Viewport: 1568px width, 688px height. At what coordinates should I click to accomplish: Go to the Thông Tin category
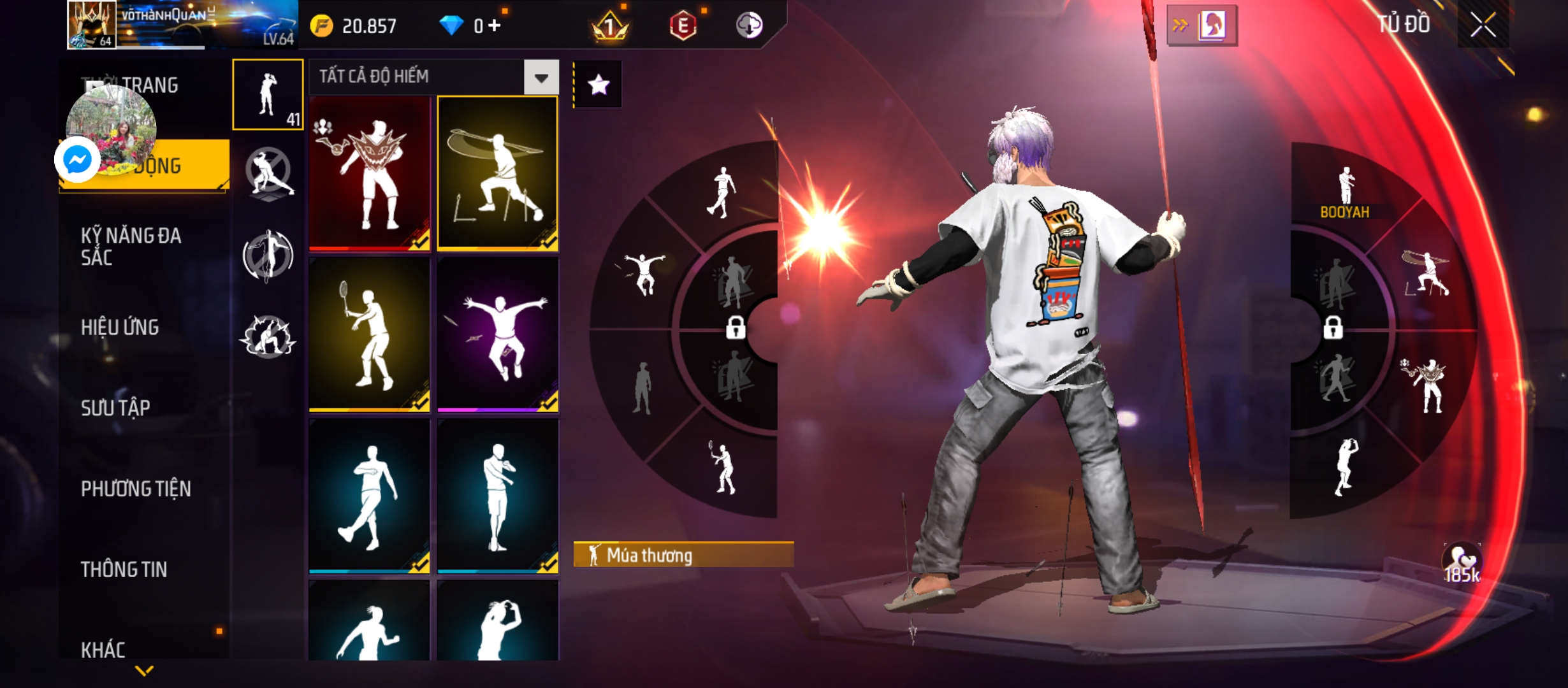124,570
